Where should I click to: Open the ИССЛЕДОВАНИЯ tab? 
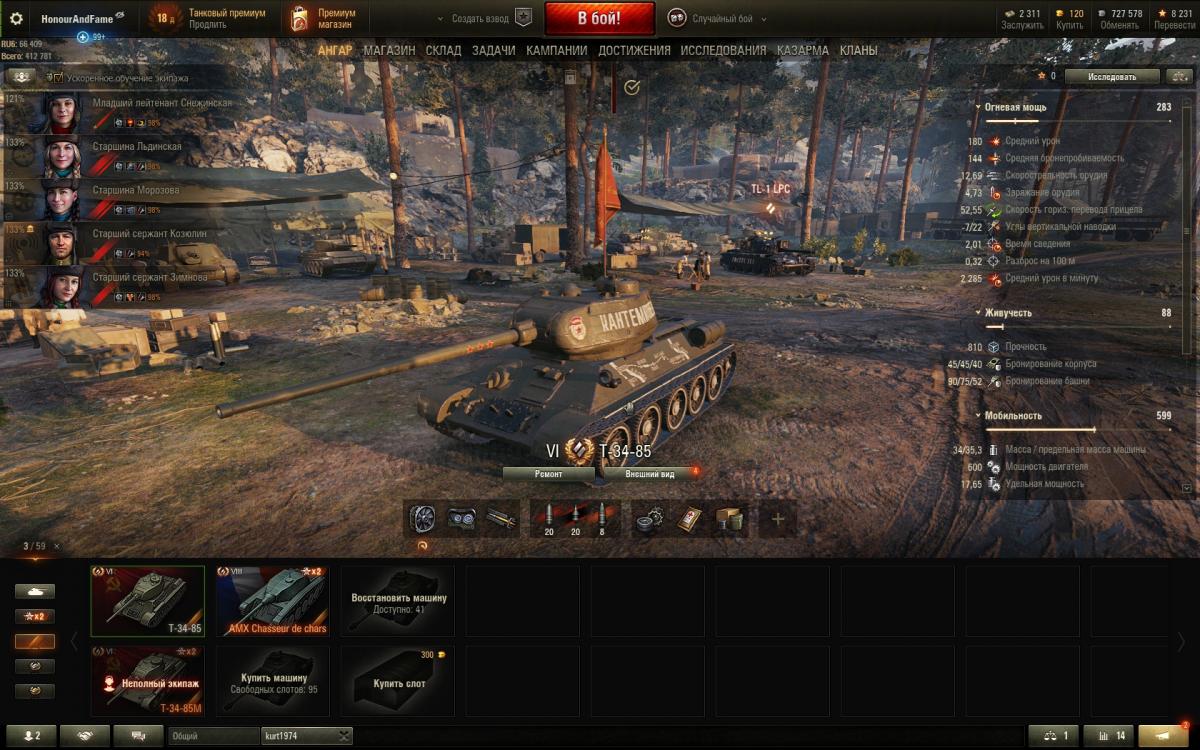[x=723, y=50]
